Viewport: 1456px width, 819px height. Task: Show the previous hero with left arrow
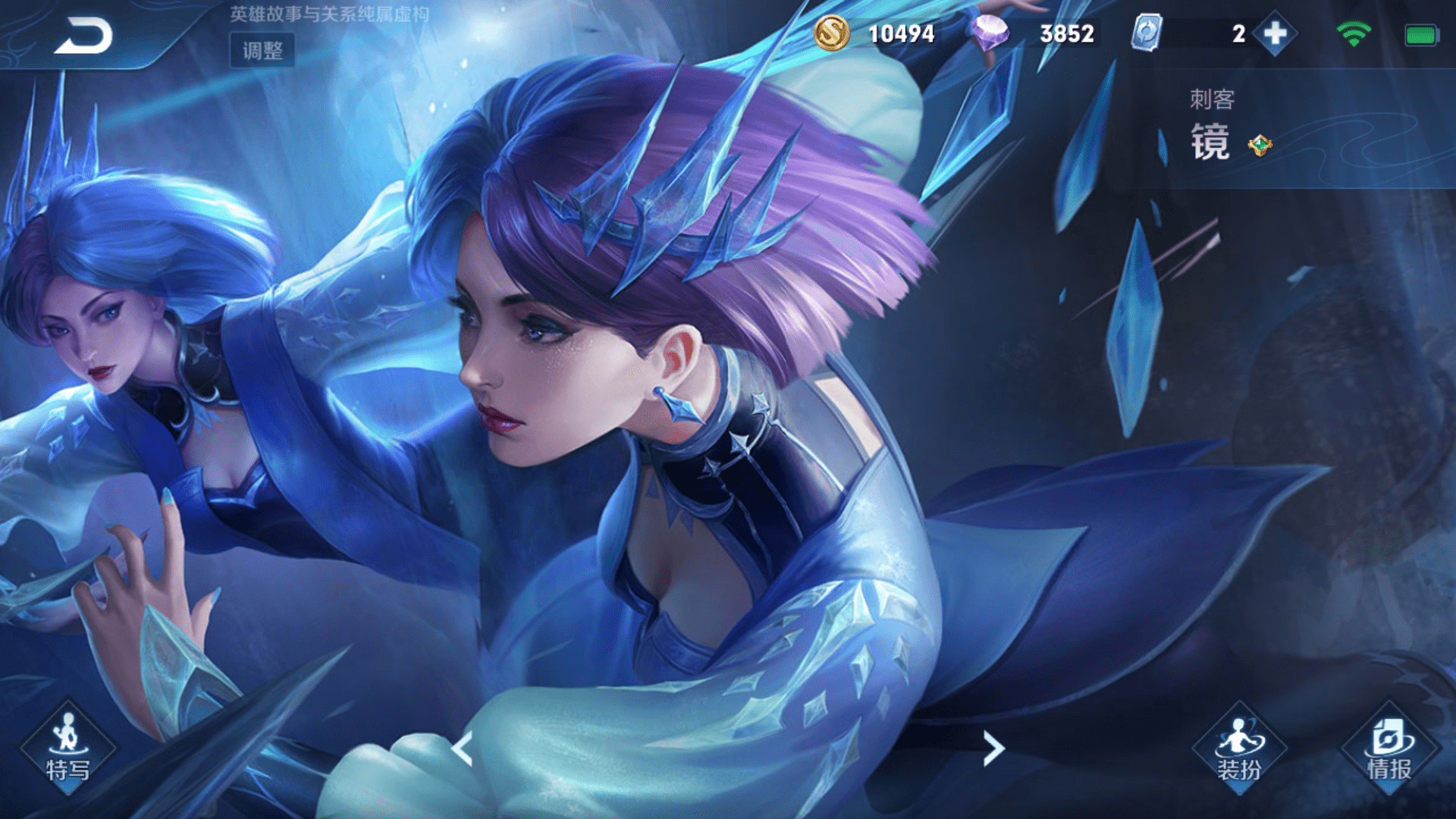click(x=463, y=748)
